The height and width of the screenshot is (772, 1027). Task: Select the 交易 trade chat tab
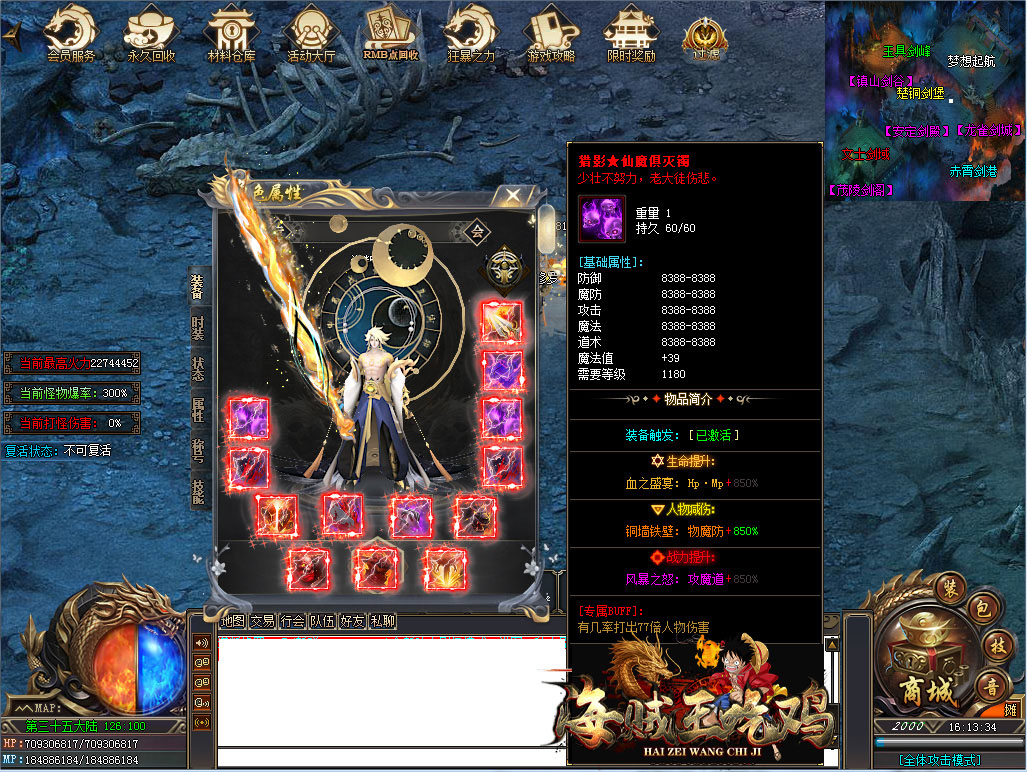pyautogui.click(x=262, y=621)
